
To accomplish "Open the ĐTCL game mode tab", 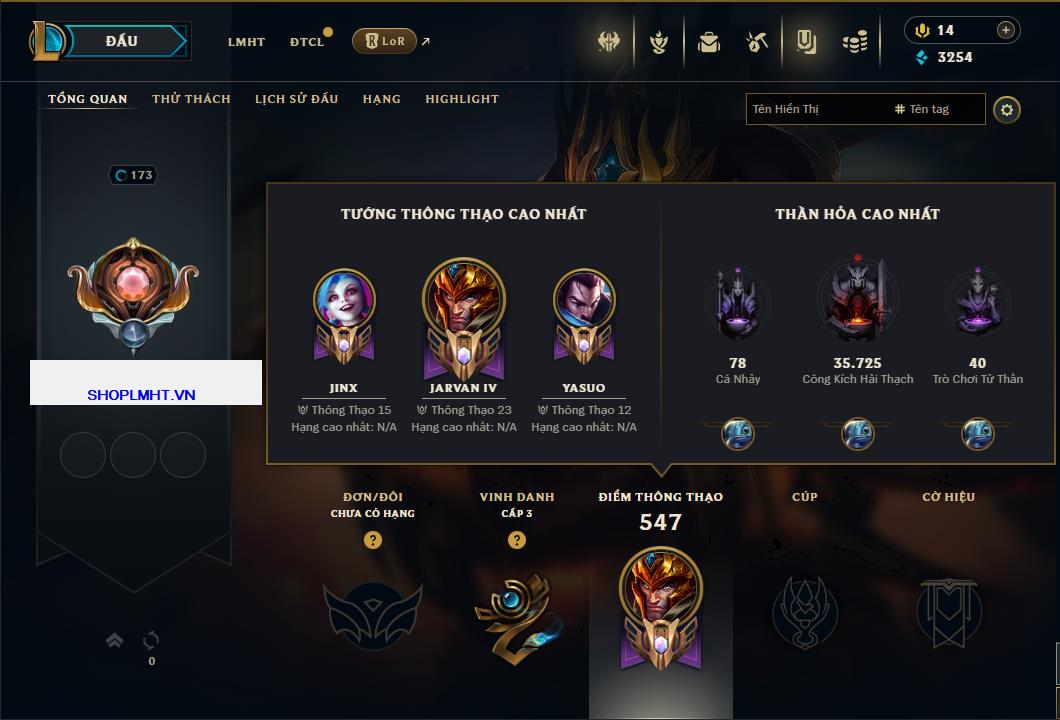I will pyautogui.click(x=307, y=42).
